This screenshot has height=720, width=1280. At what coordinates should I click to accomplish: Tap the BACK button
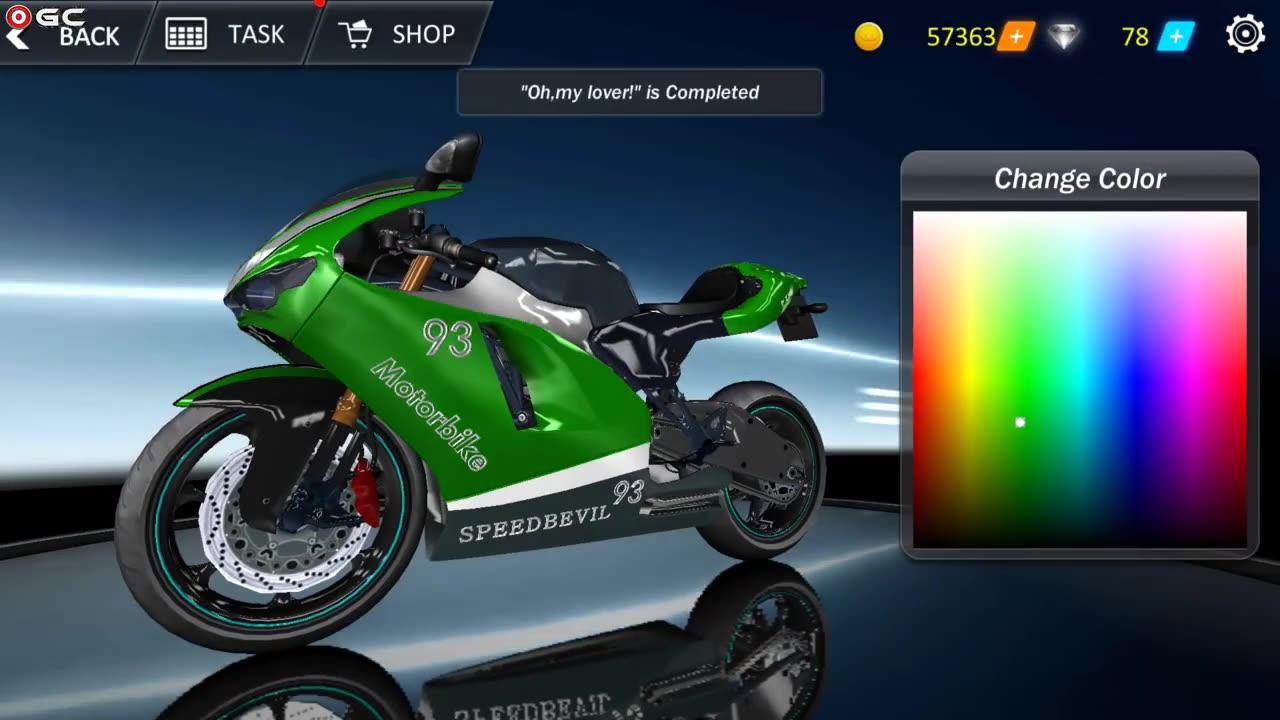[x=88, y=37]
